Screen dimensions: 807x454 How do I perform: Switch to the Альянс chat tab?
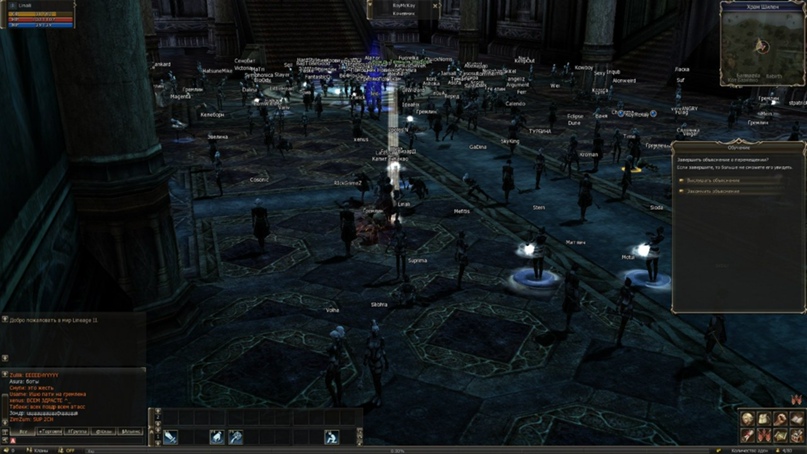pyautogui.click(x=131, y=432)
